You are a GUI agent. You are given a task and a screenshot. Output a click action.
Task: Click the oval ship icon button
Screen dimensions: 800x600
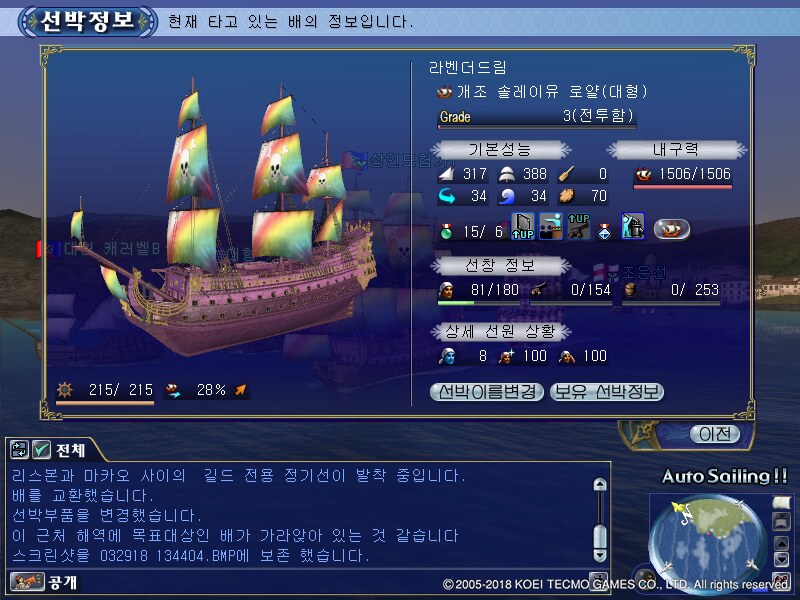point(672,229)
